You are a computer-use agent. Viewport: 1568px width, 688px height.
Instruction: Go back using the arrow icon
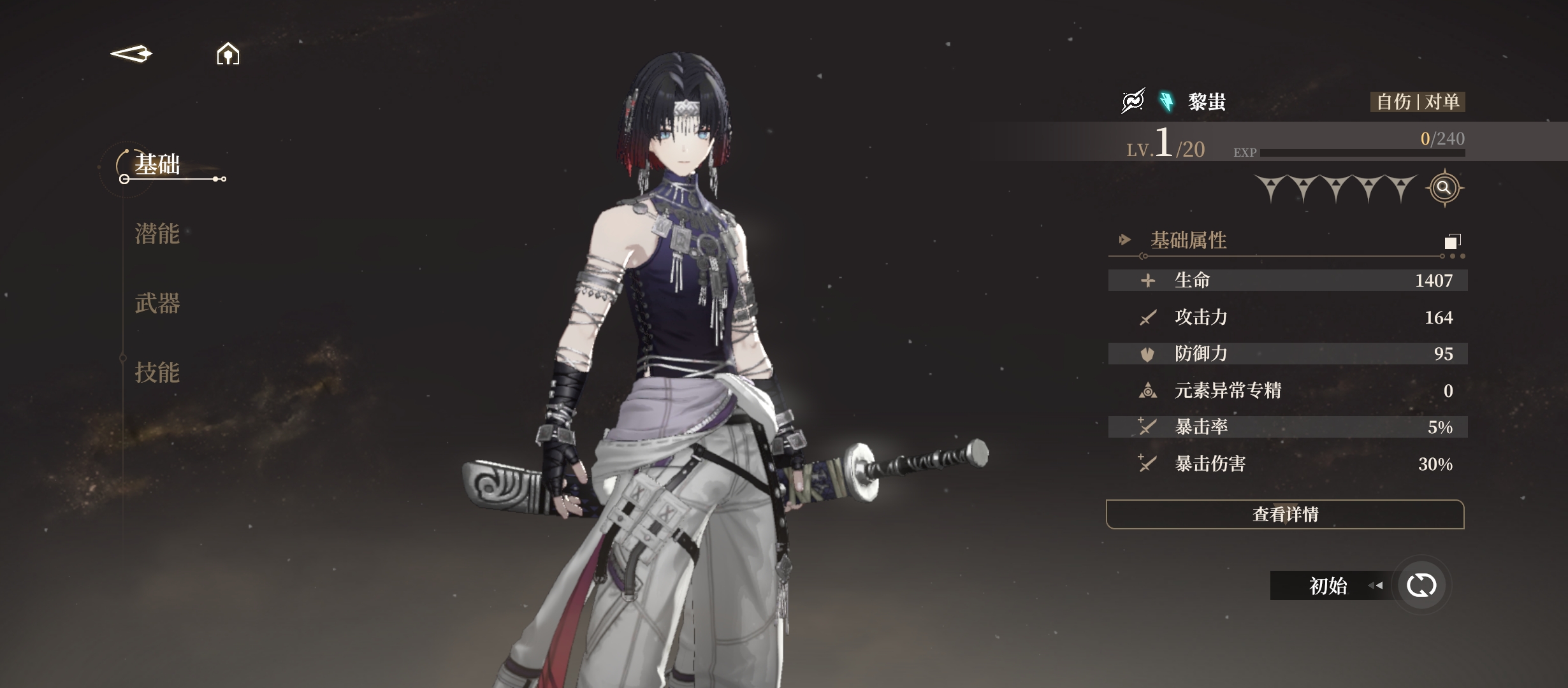click(131, 54)
